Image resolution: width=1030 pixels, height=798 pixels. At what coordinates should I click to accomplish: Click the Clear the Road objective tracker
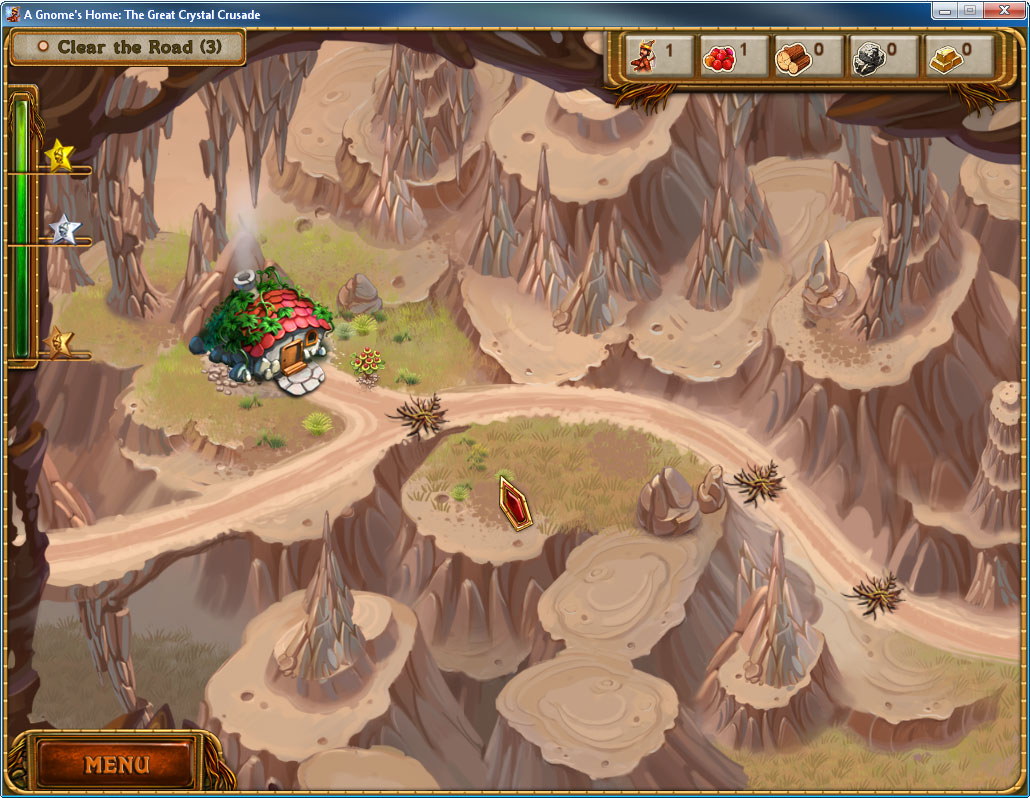tap(128, 47)
